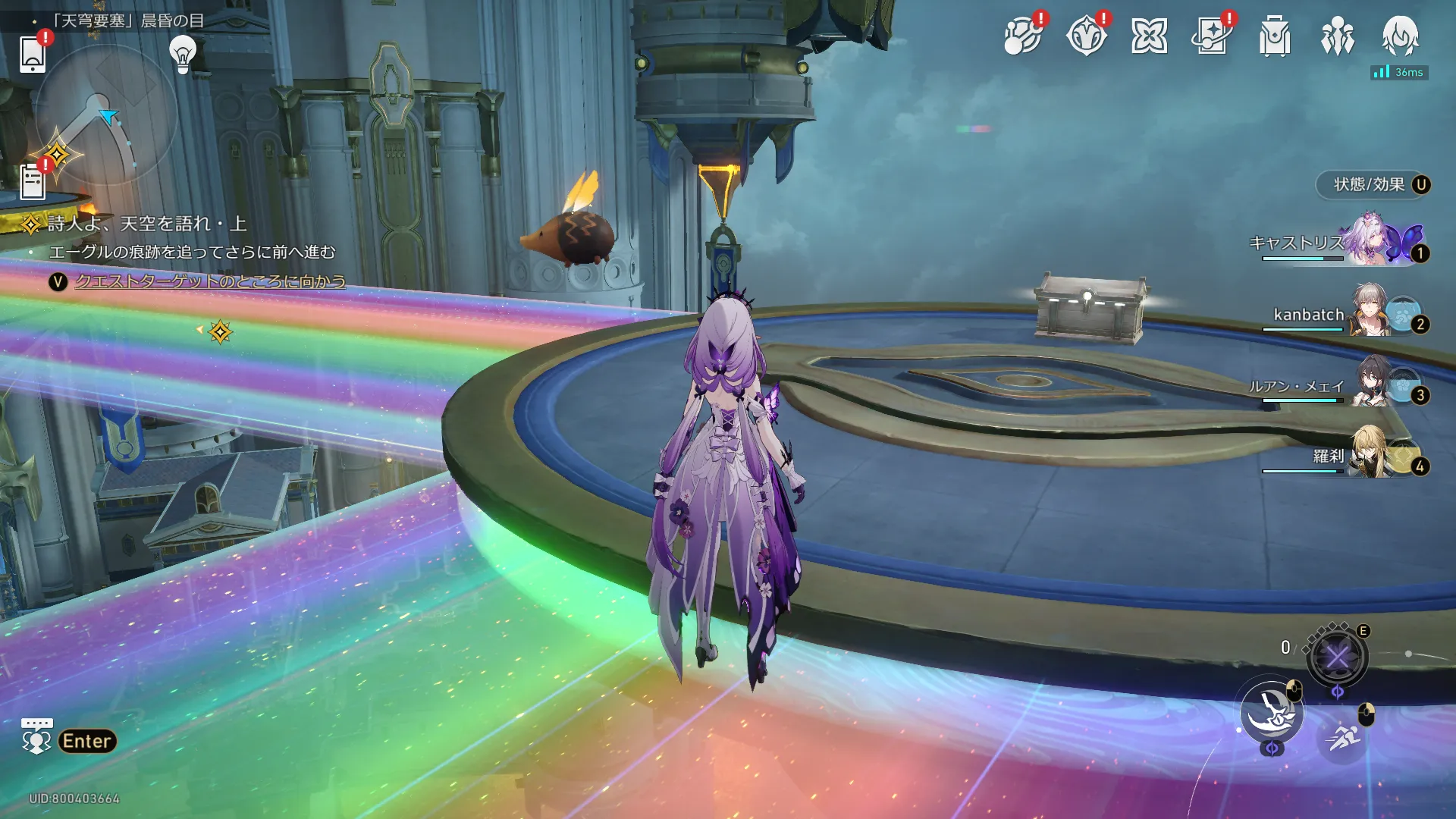Viewport: 1456px width, 819px height.
Task: Switch to キャストリス in party slot 1
Action: point(1365,243)
